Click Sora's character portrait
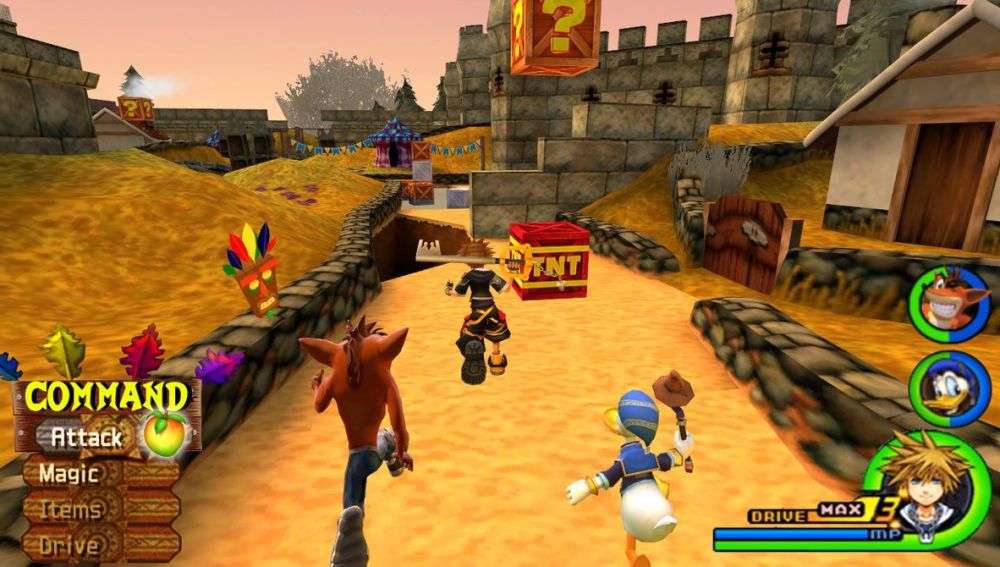Image resolution: width=1000 pixels, height=567 pixels. pos(921,487)
